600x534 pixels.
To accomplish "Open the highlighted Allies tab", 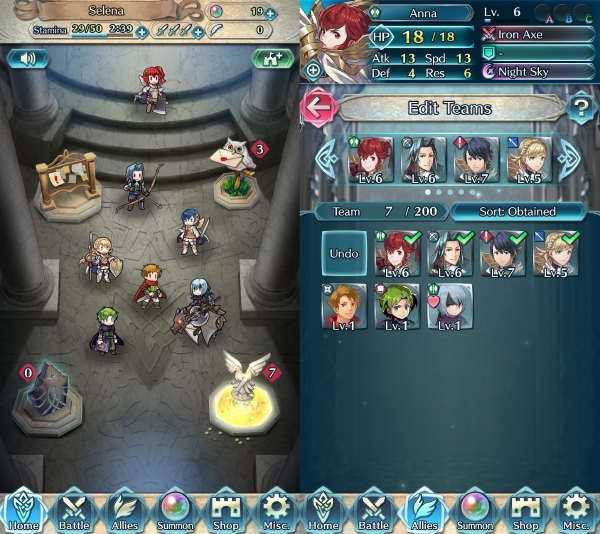I will click(x=426, y=509).
